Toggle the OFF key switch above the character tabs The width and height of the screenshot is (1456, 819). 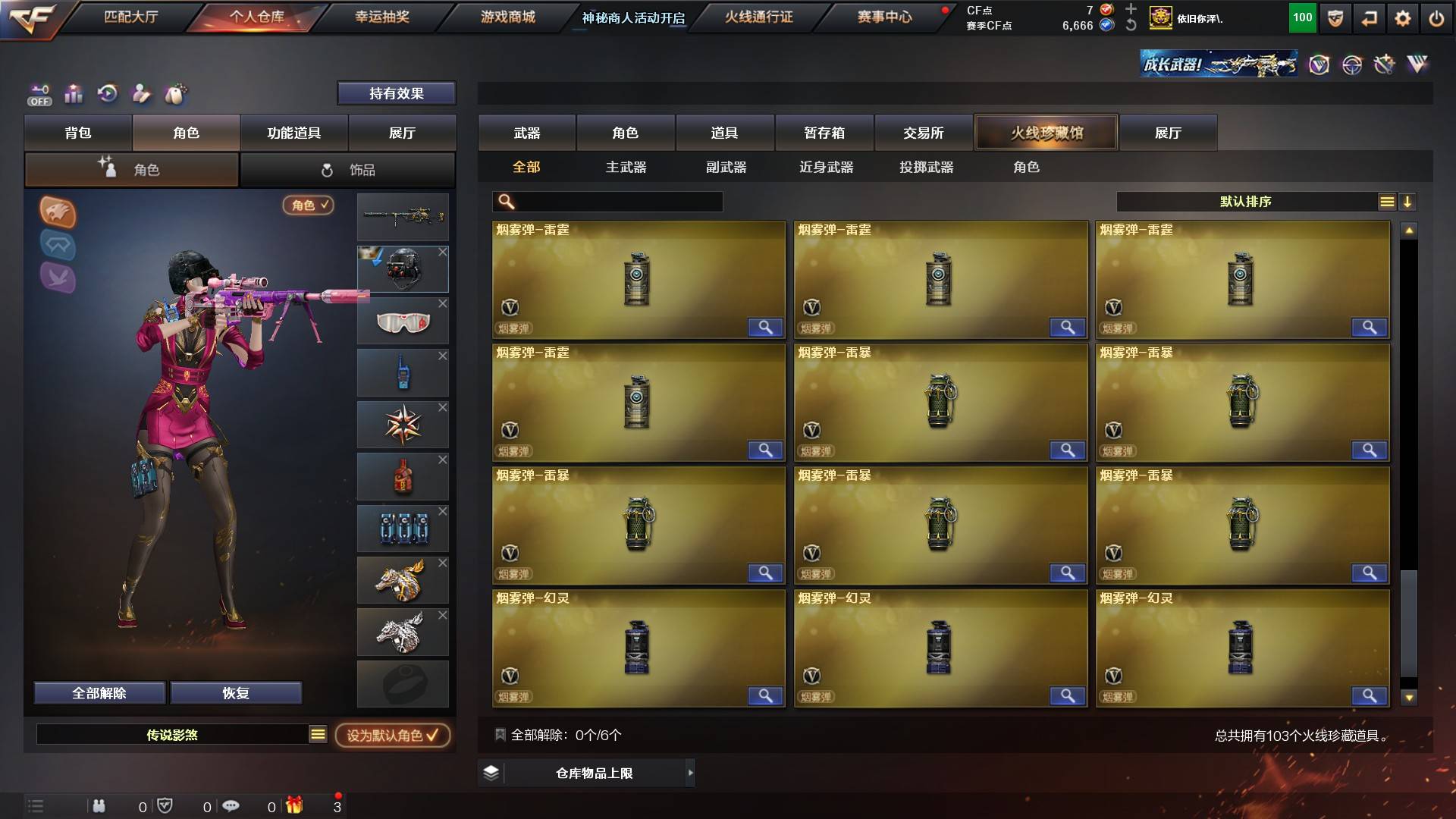click(39, 93)
